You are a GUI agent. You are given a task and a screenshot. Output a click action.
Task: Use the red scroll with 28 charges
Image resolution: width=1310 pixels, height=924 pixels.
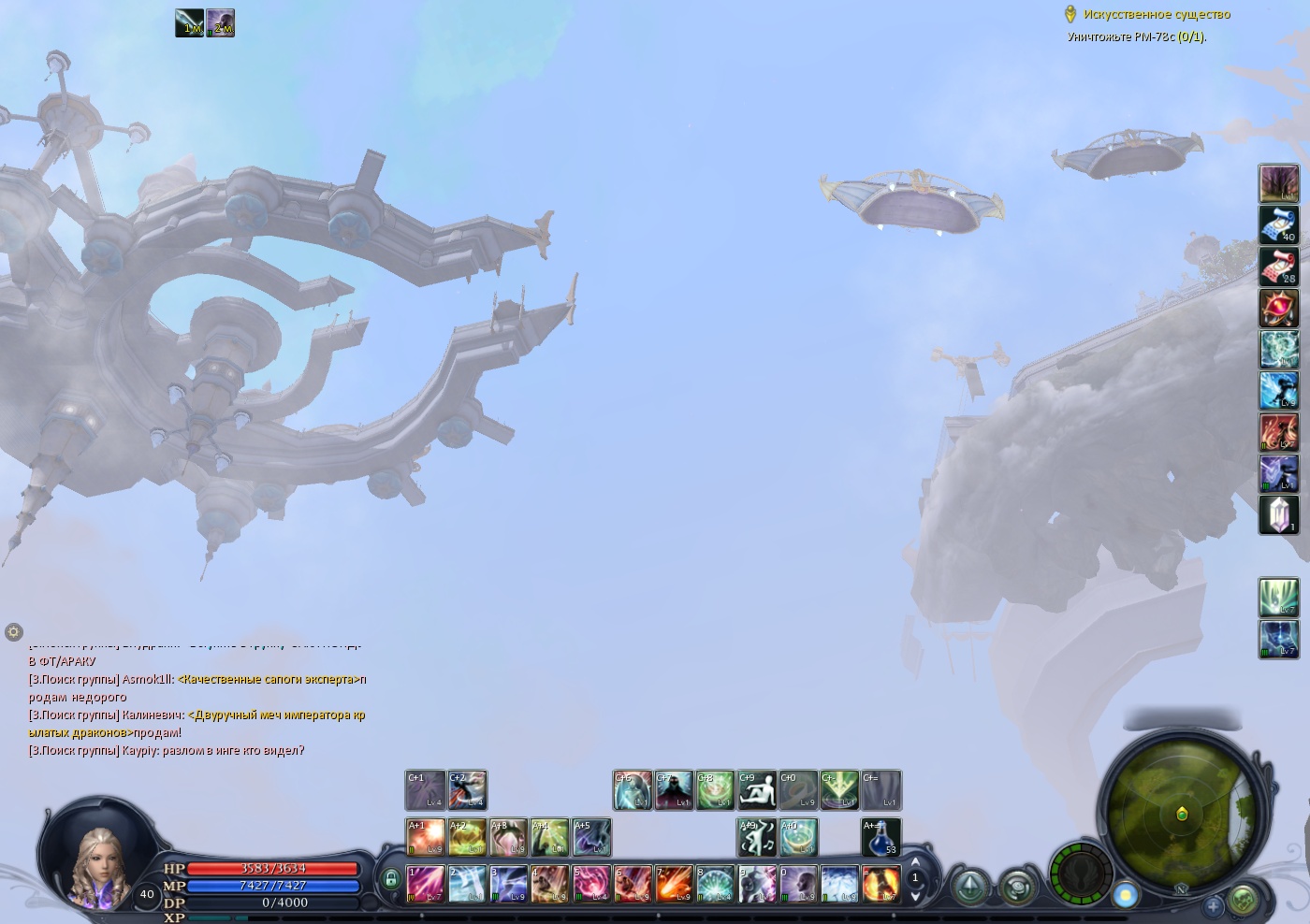click(x=1278, y=267)
